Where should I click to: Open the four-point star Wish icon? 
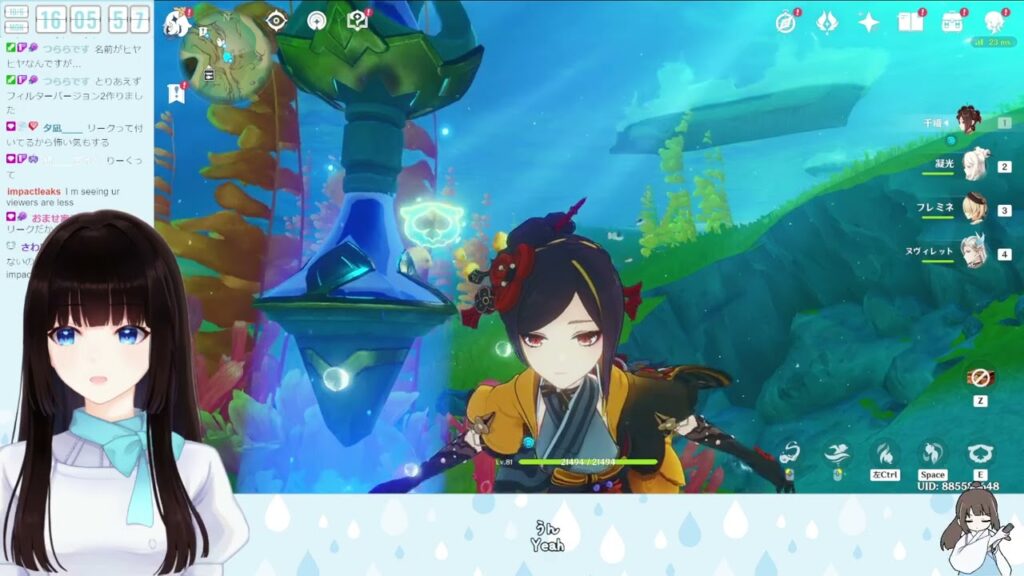click(x=868, y=22)
